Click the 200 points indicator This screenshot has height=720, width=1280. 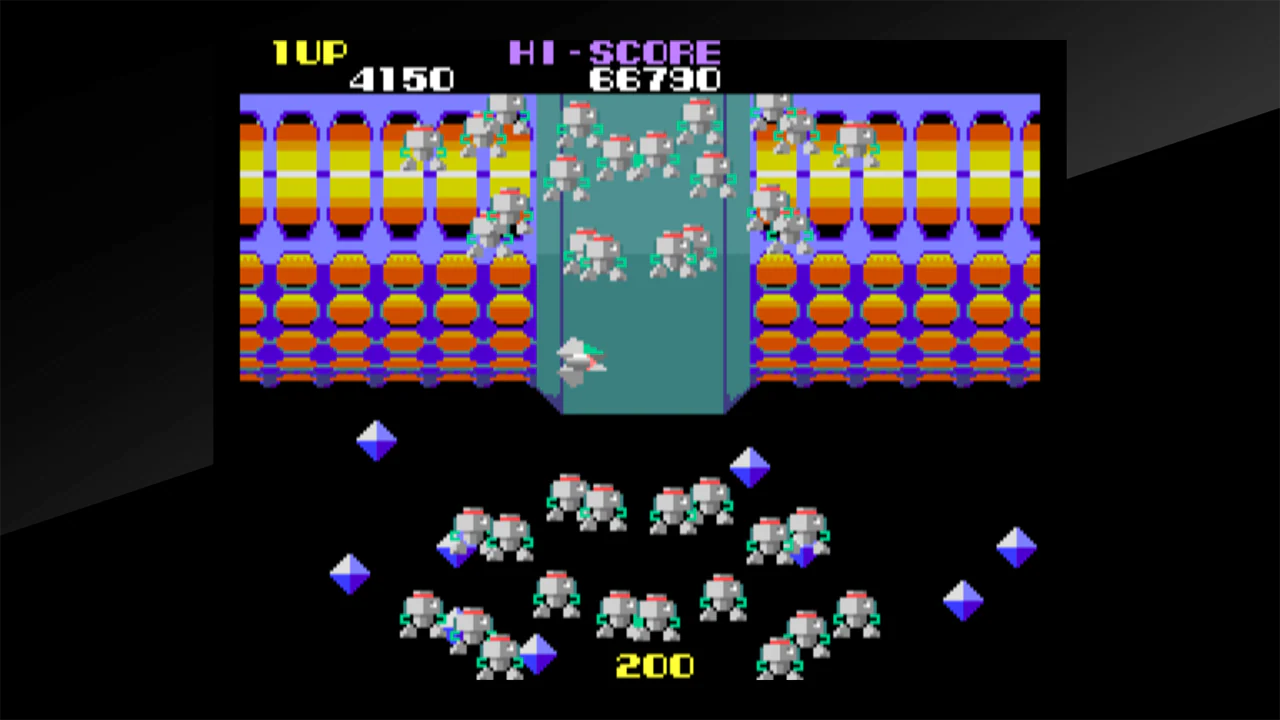point(655,665)
